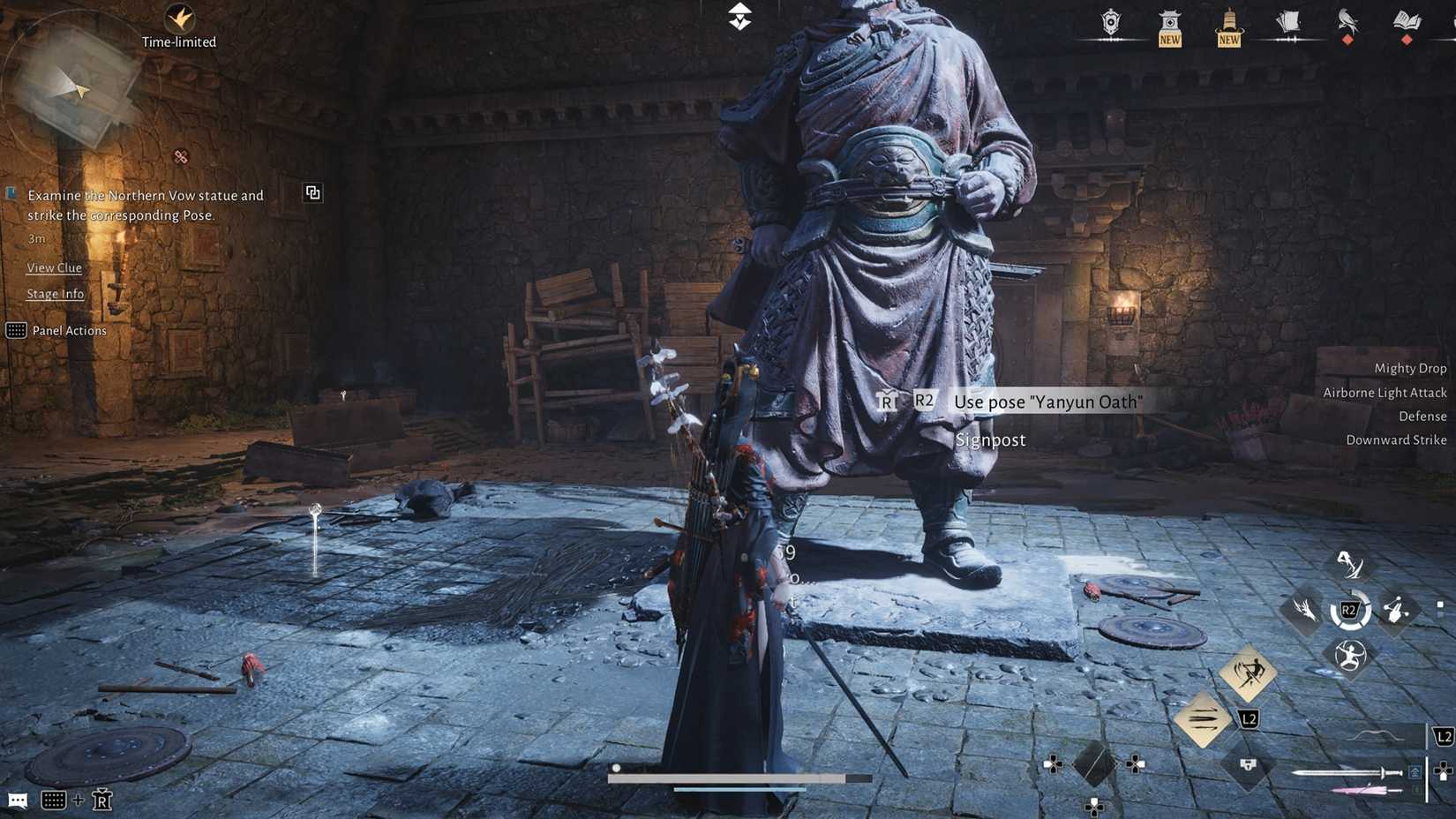This screenshot has height=819, width=1456.
Task: Select the archer pose skill in the ability wheel
Action: pyautogui.click(x=1351, y=653)
